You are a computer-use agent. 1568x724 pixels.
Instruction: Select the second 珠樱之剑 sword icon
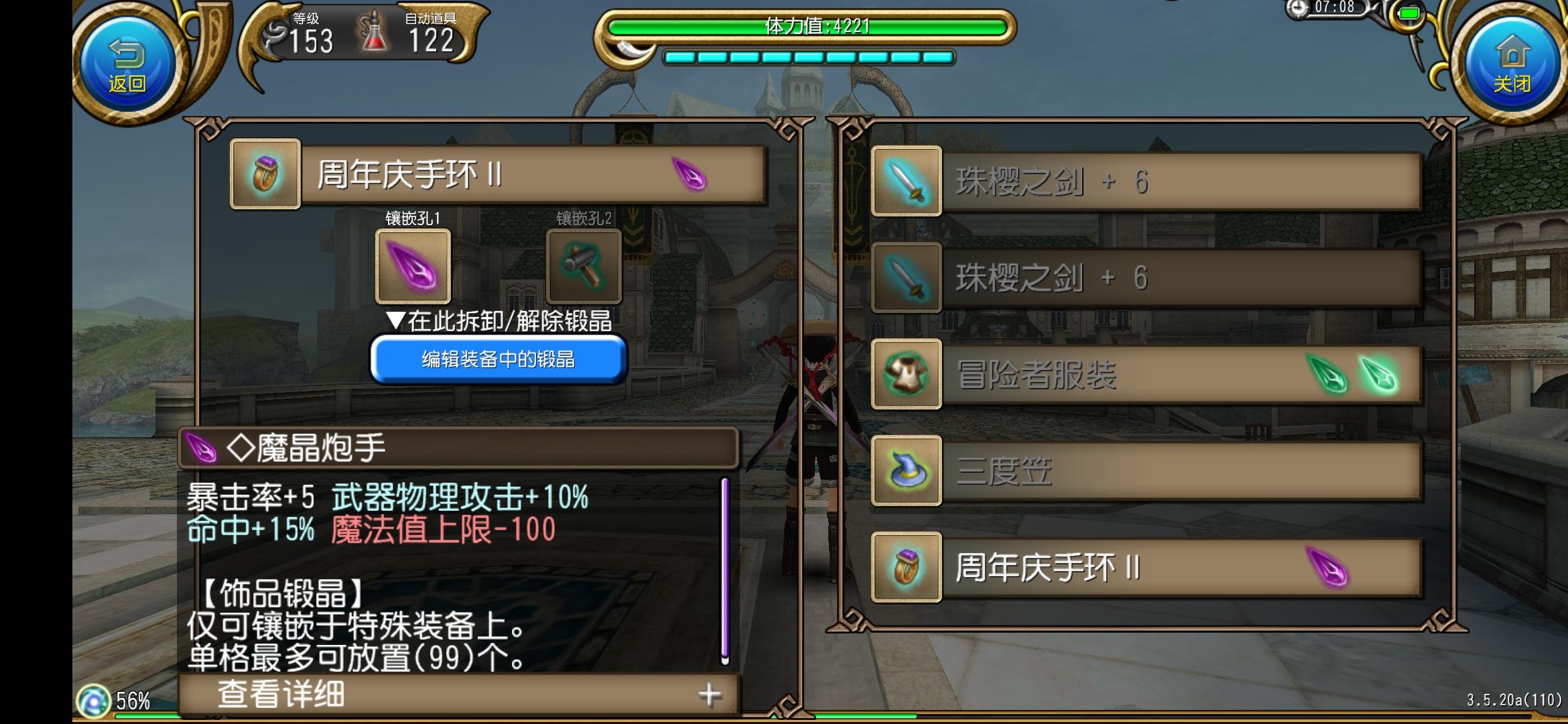(x=906, y=277)
